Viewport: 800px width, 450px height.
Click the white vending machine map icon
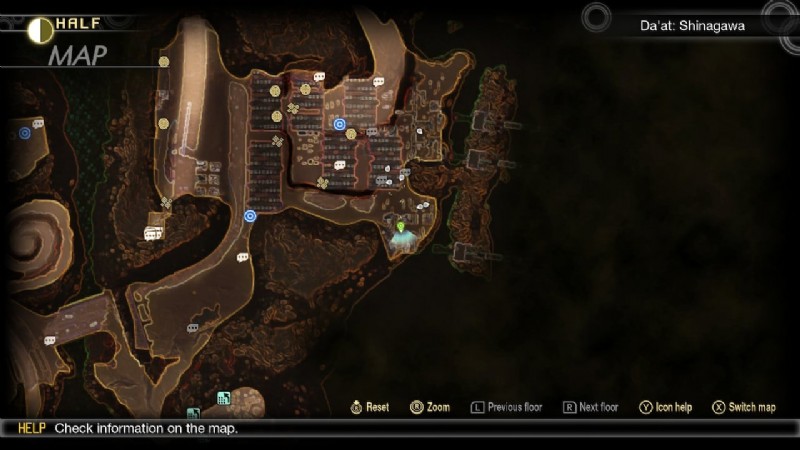153,233
